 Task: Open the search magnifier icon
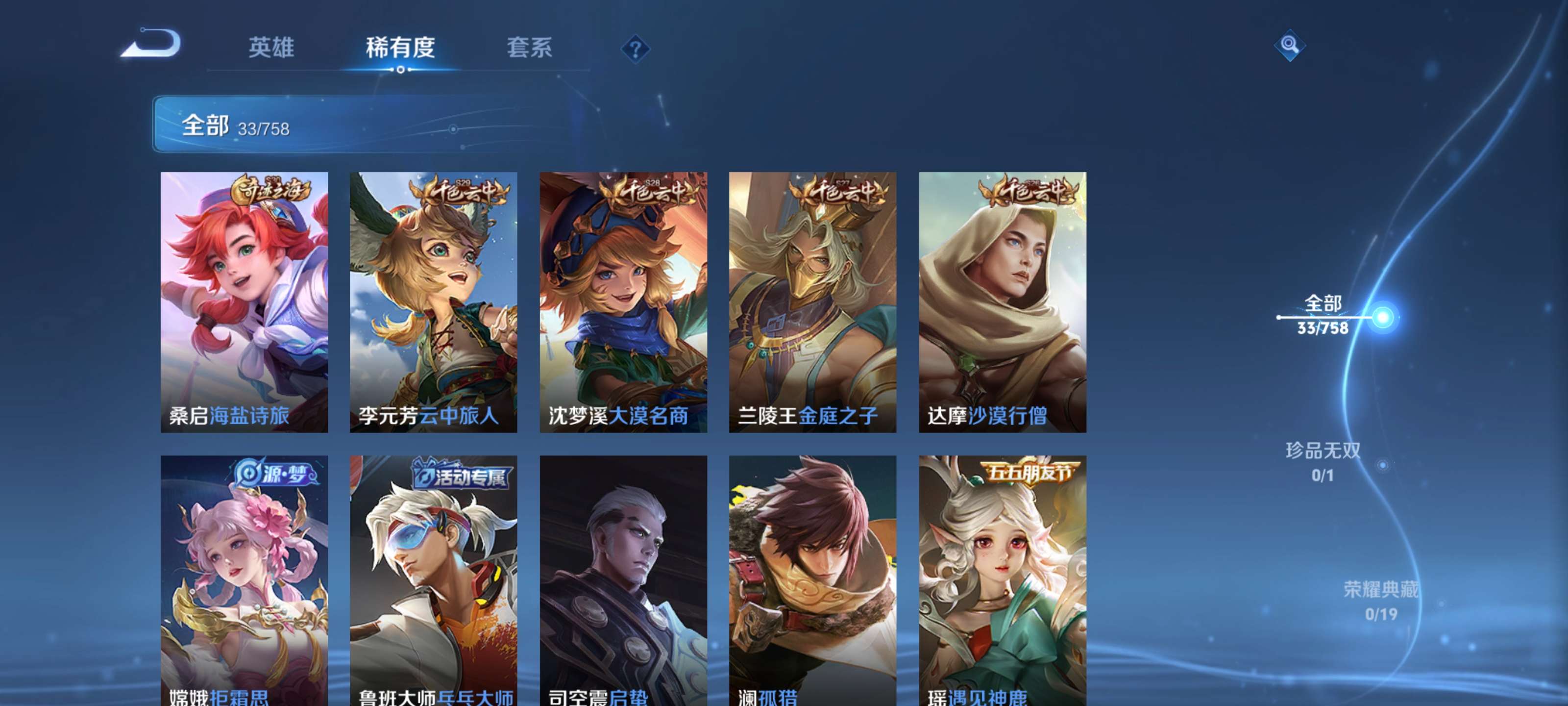pyautogui.click(x=1289, y=46)
